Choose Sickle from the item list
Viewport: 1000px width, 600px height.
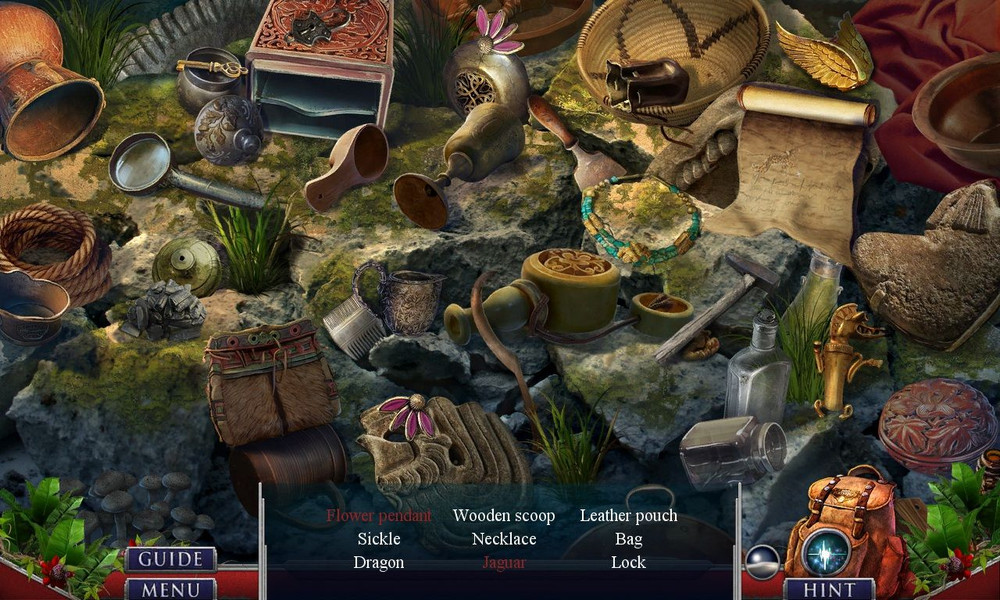[x=379, y=539]
